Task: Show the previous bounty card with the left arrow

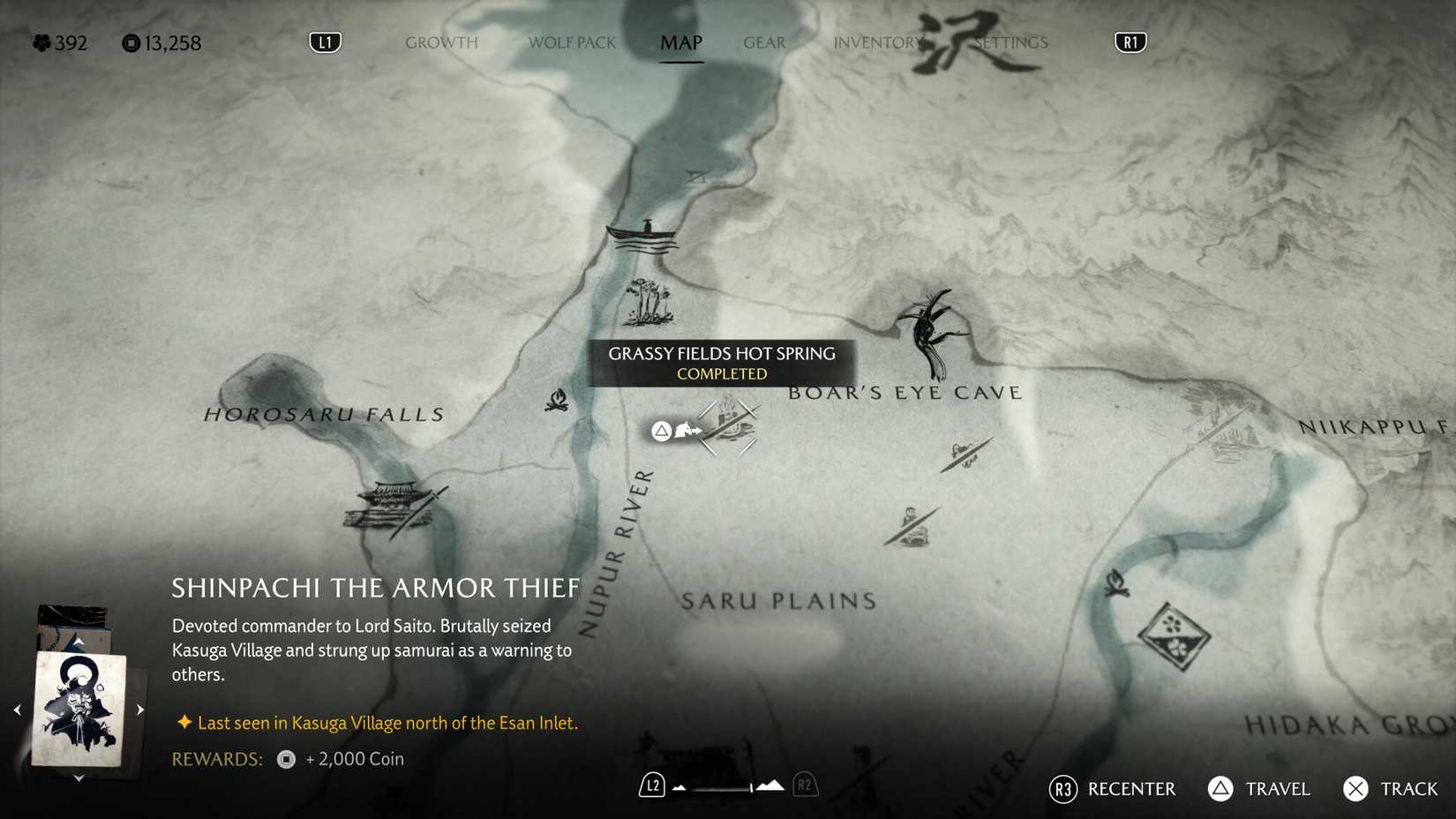Action: coord(16,707)
